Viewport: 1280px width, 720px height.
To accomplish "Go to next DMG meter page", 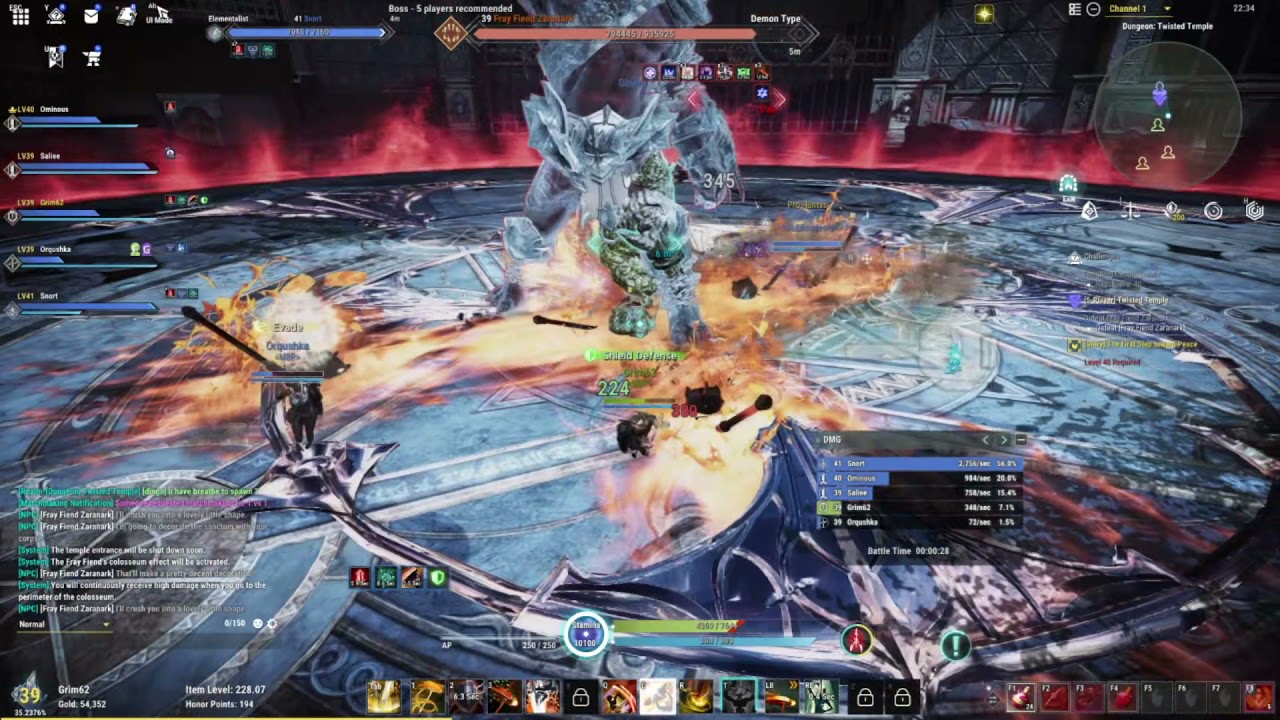I will [x=1004, y=440].
